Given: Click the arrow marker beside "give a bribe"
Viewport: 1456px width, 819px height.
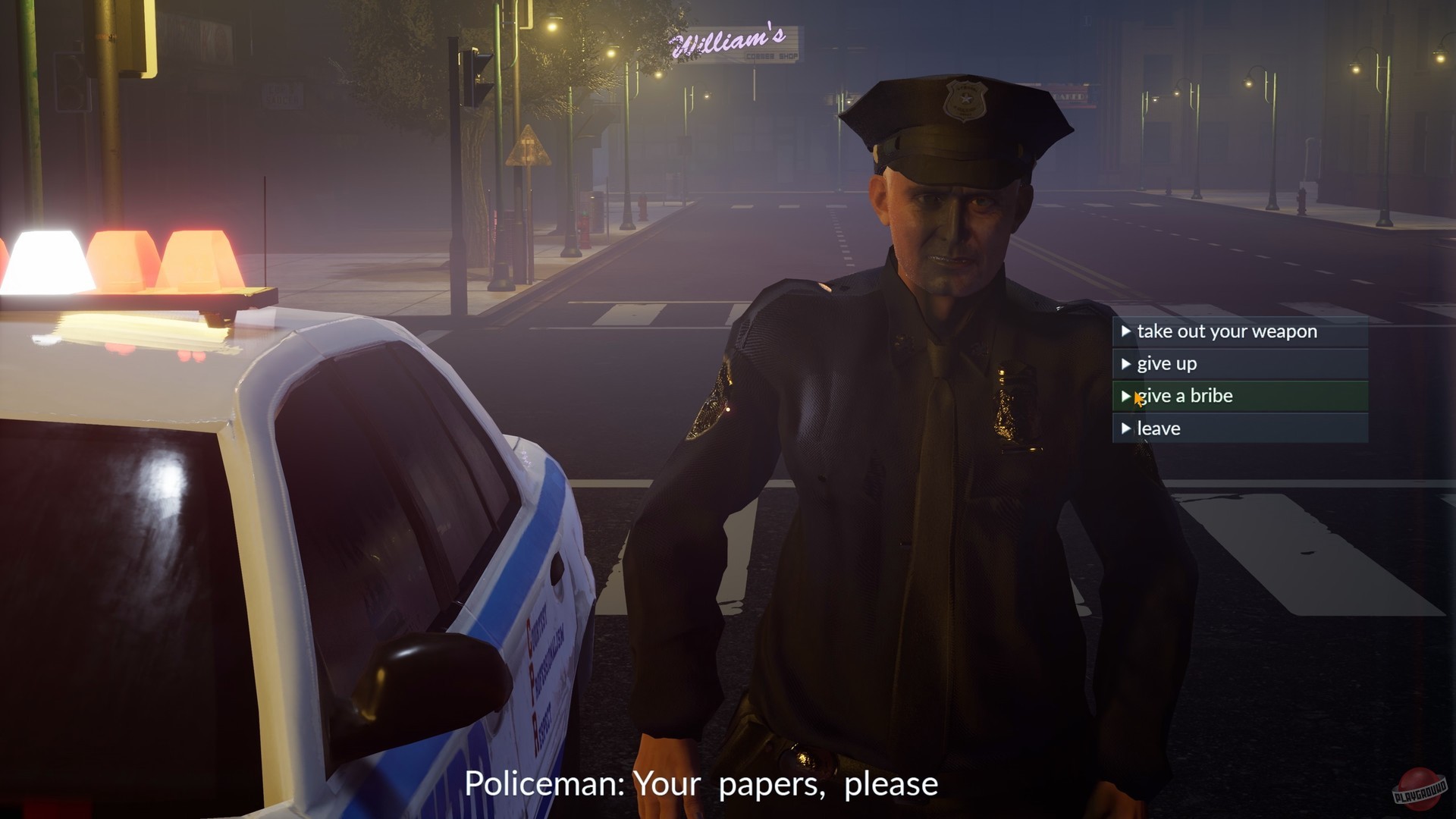Looking at the screenshot, I should 1125,395.
